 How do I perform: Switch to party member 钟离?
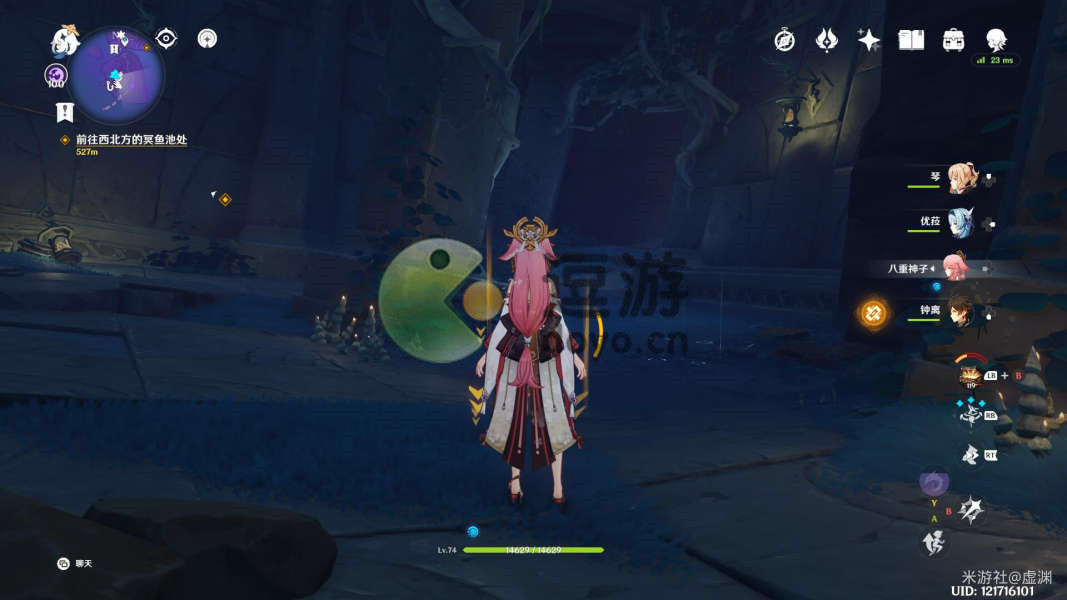(x=961, y=311)
